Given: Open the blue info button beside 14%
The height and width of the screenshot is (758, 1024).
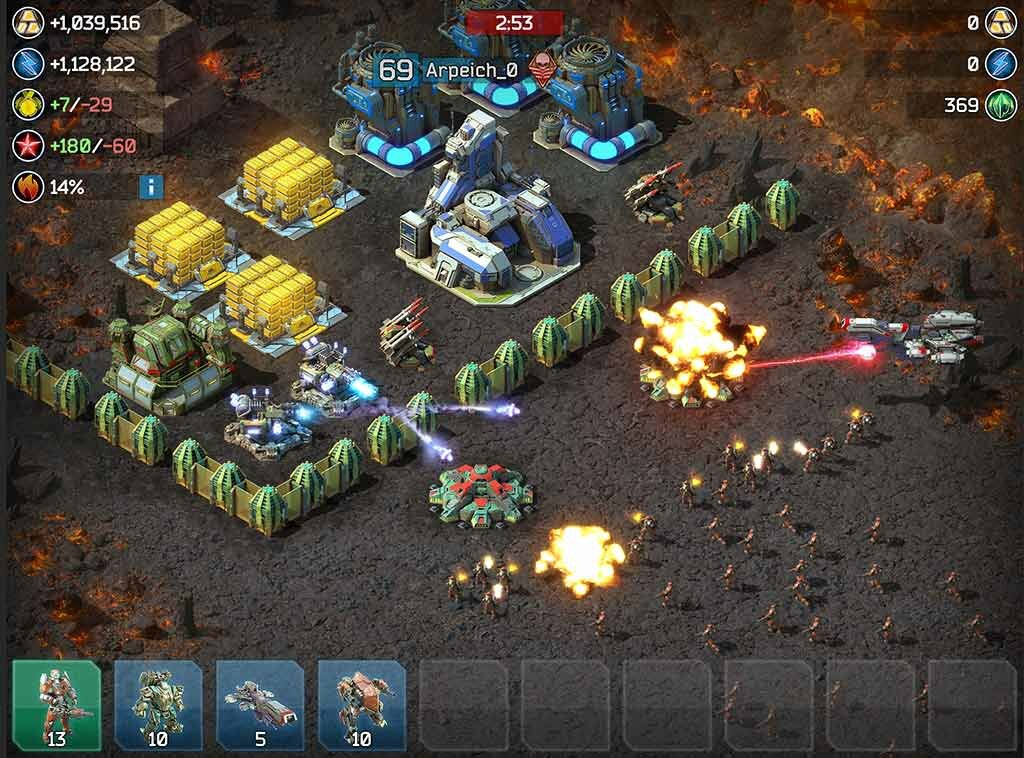Looking at the screenshot, I should [151, 186].
